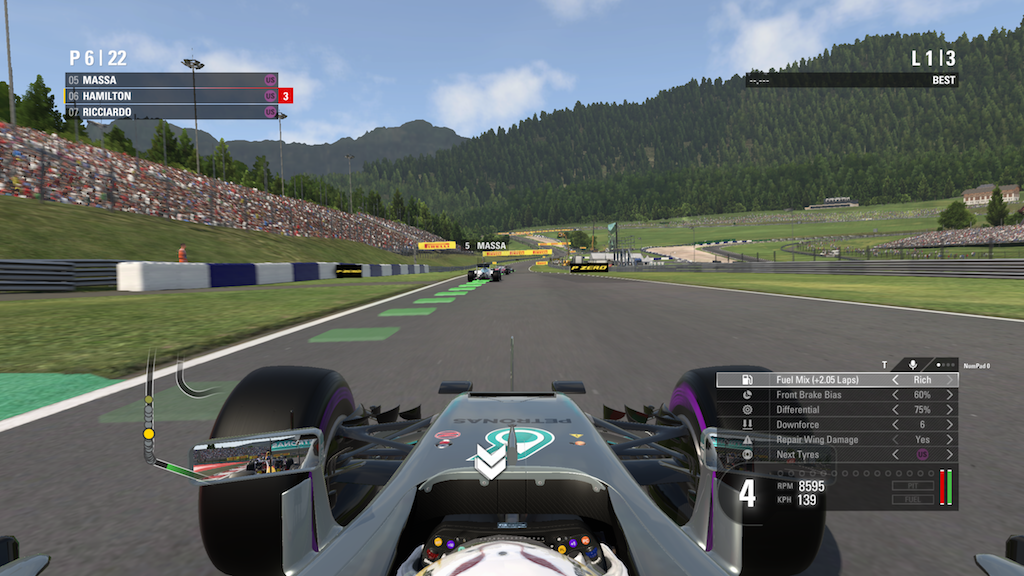Screen dimensions: 1024x576
Task: Decrease Fuel Mix with its left arrow
Action: pos(895,380)
